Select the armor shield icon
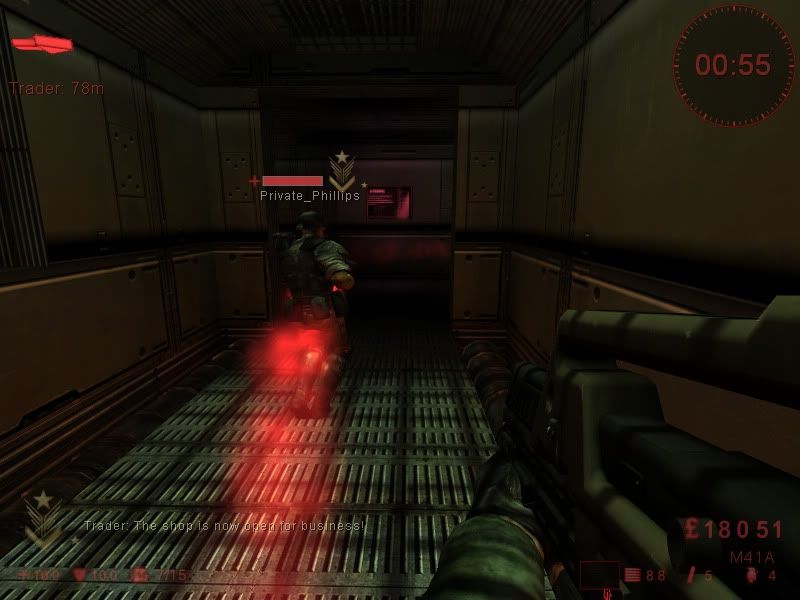 coord(81,576)
